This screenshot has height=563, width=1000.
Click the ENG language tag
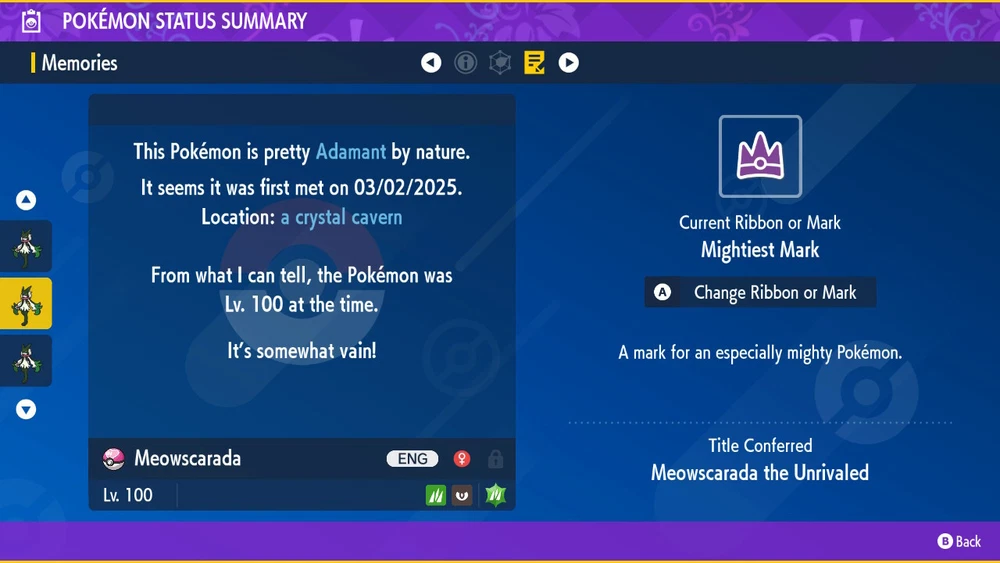[413, 459]
